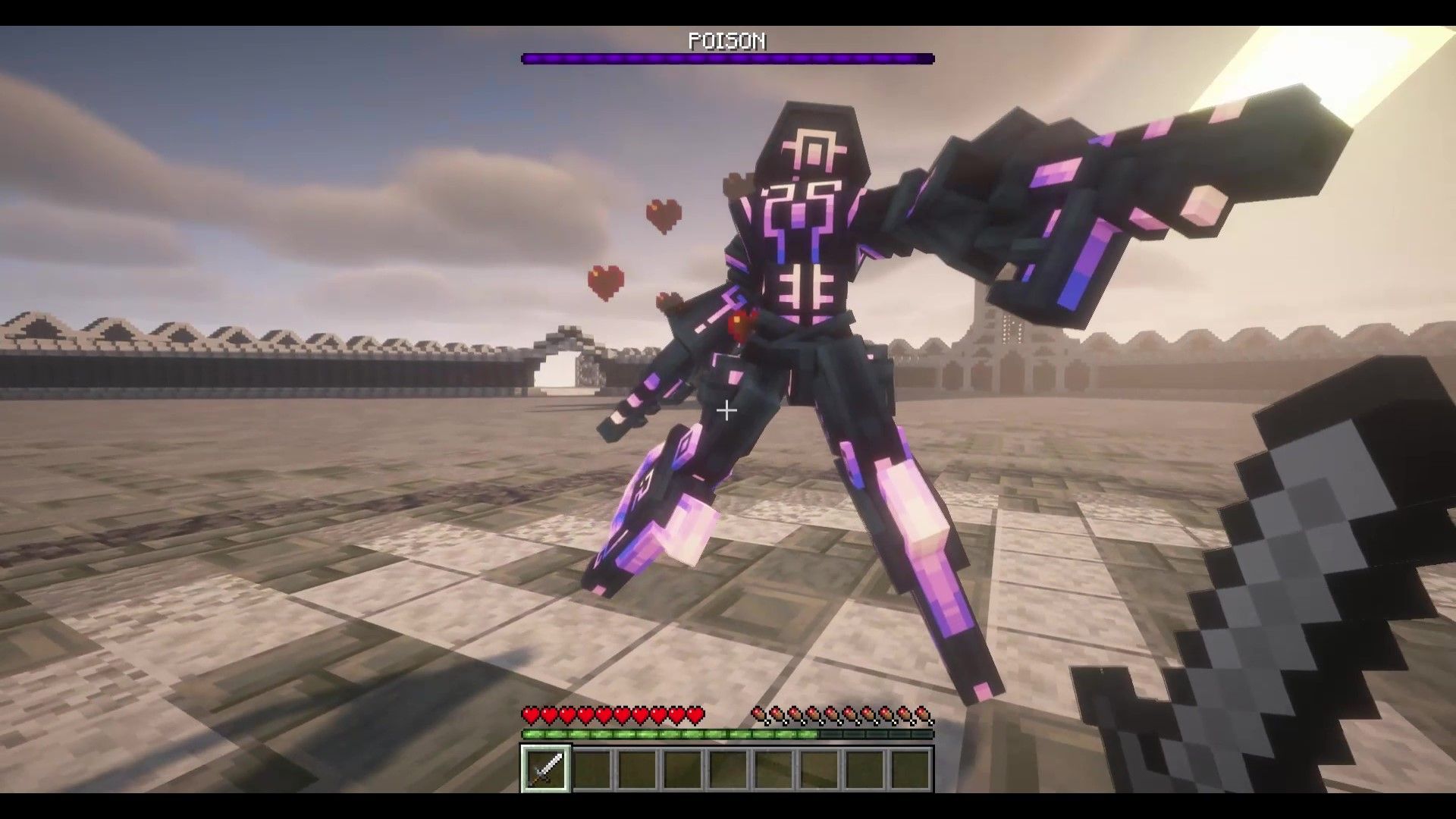Click the POISON boss title text
This screenshot has height=819, width=1456.
pos(727,42)
